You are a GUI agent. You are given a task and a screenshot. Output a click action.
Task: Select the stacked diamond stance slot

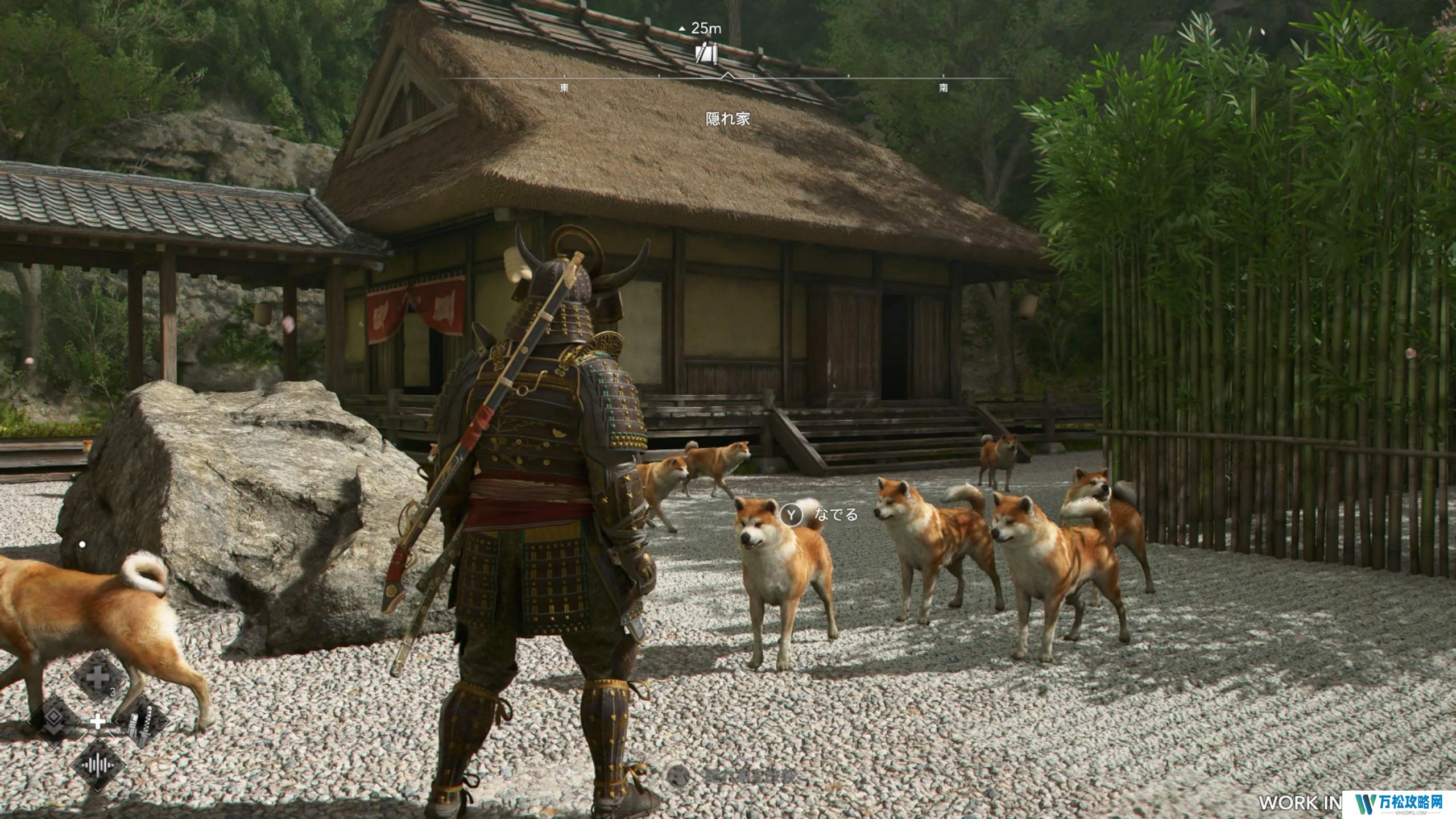(x=55, y=721)
